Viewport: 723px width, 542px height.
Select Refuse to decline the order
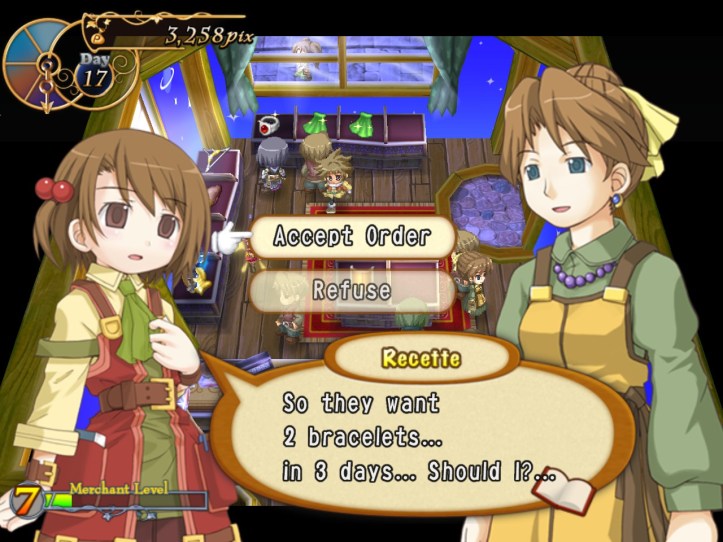click(x=351, y=290)
